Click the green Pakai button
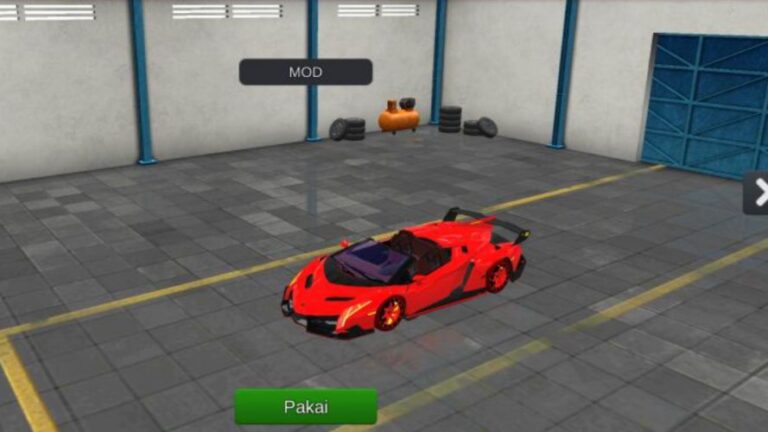 pyautogui.click(x=305, y=406)
